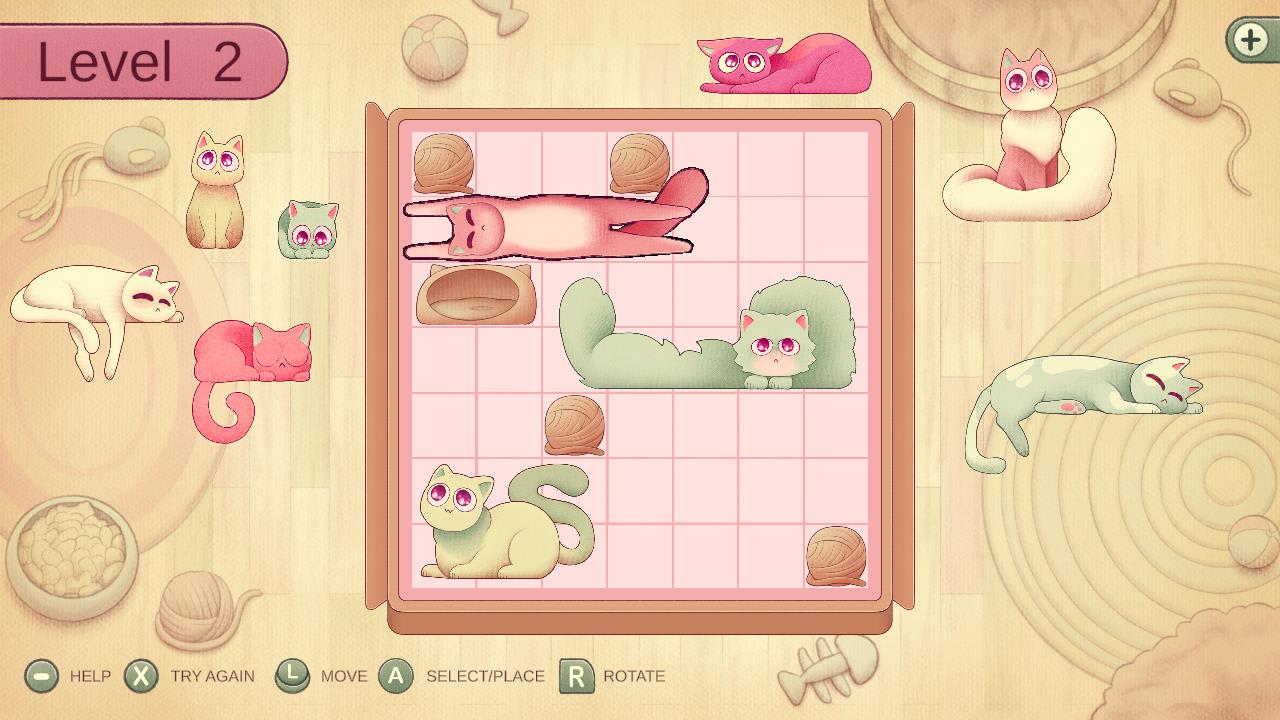This screenshot has height=720, width=1280.
Task: Open the HELP menu
Action: 40,676
